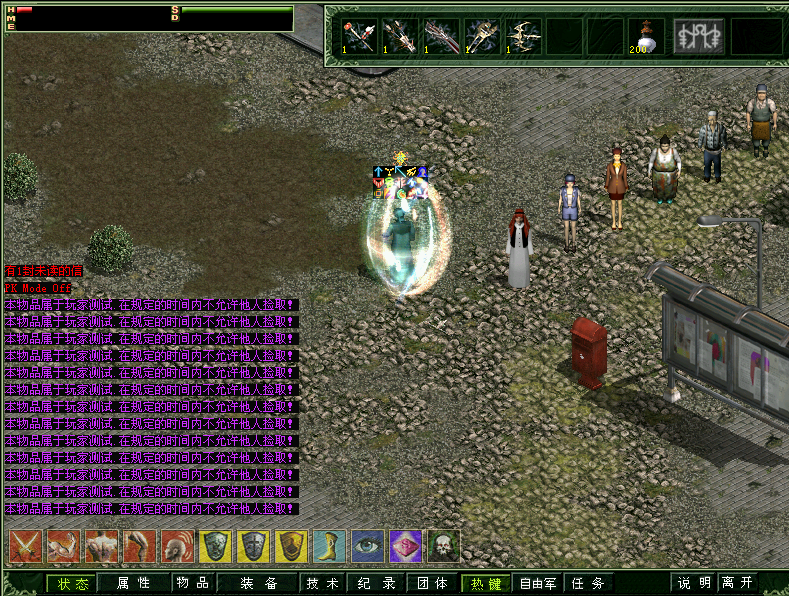789x596 pixels.
Task: Open the 任务 quest panel
Action: click(x=588, y=583)
